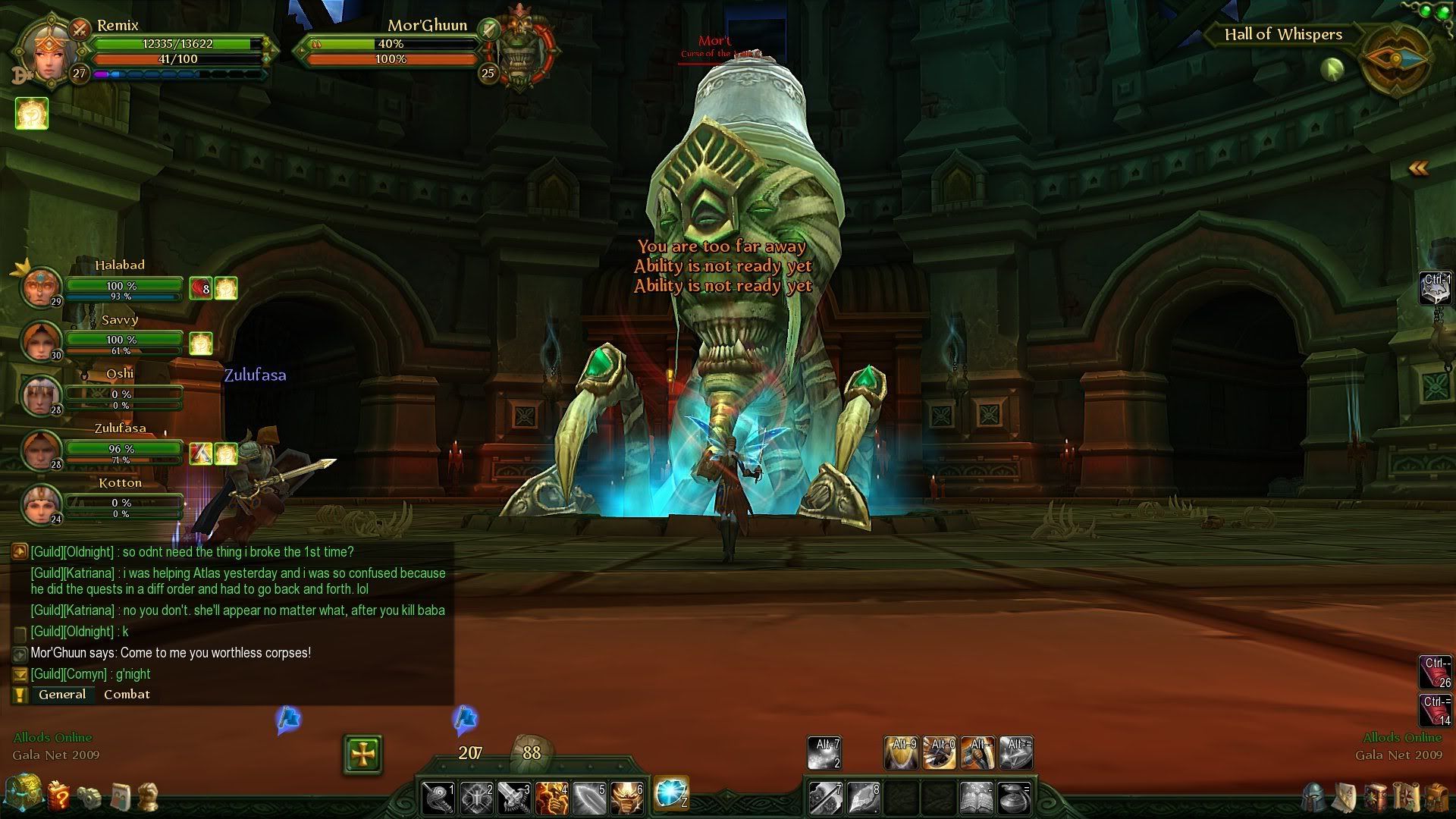The image size is (1456, 819).
Task: Open the treasure chest shop icon
Action: point(23,794)
